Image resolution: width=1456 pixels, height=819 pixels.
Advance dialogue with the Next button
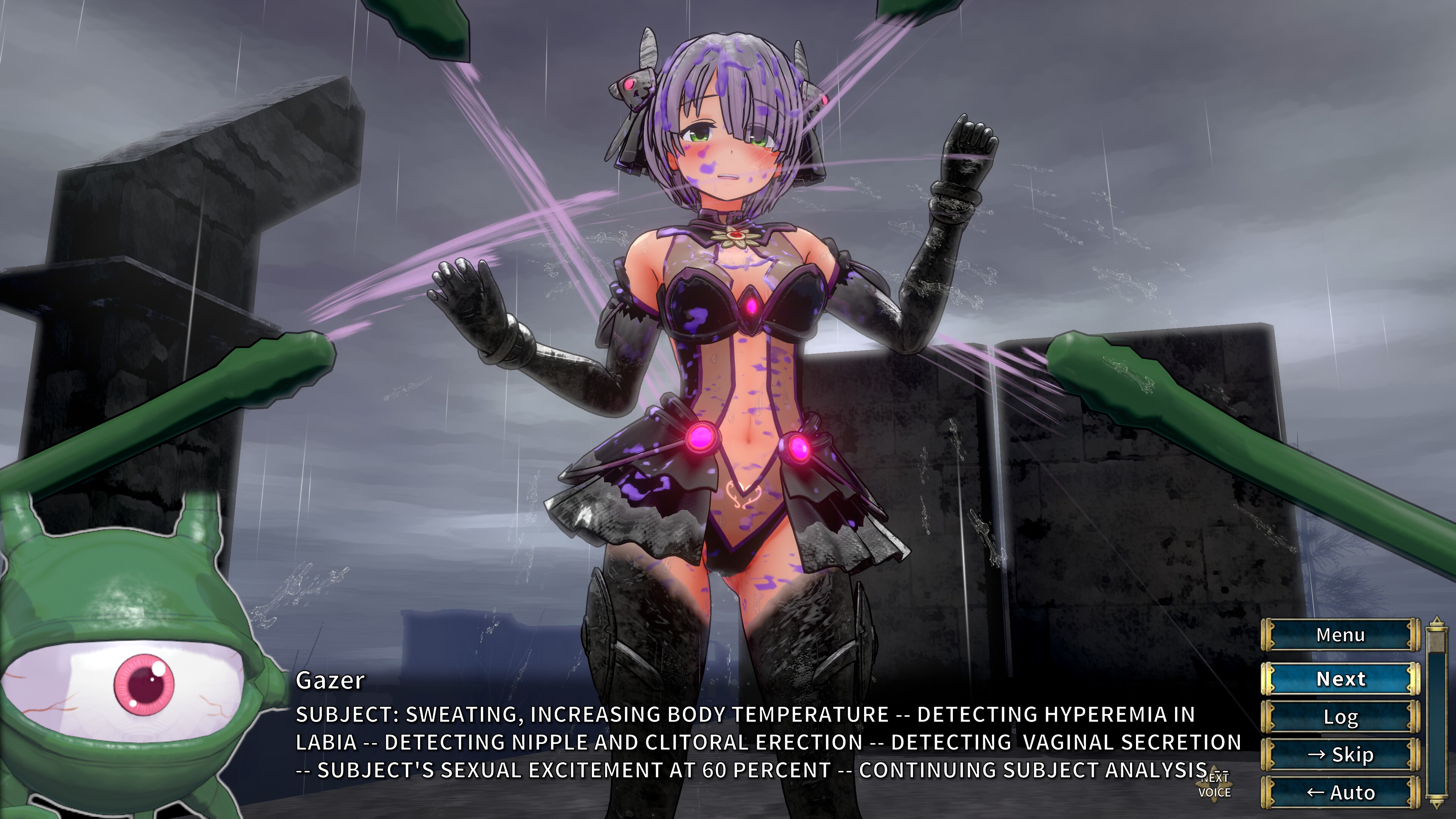[1340, 679]
